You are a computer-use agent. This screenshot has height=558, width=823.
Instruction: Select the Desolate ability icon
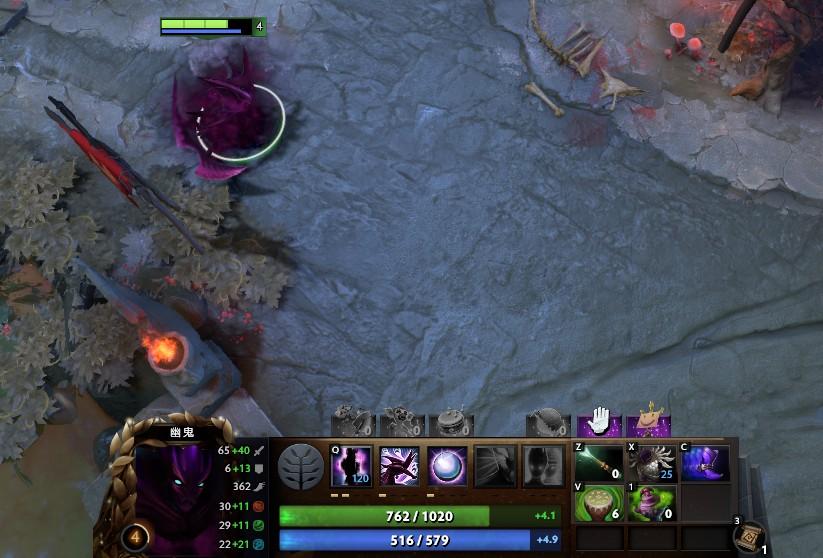pos(399,466)
